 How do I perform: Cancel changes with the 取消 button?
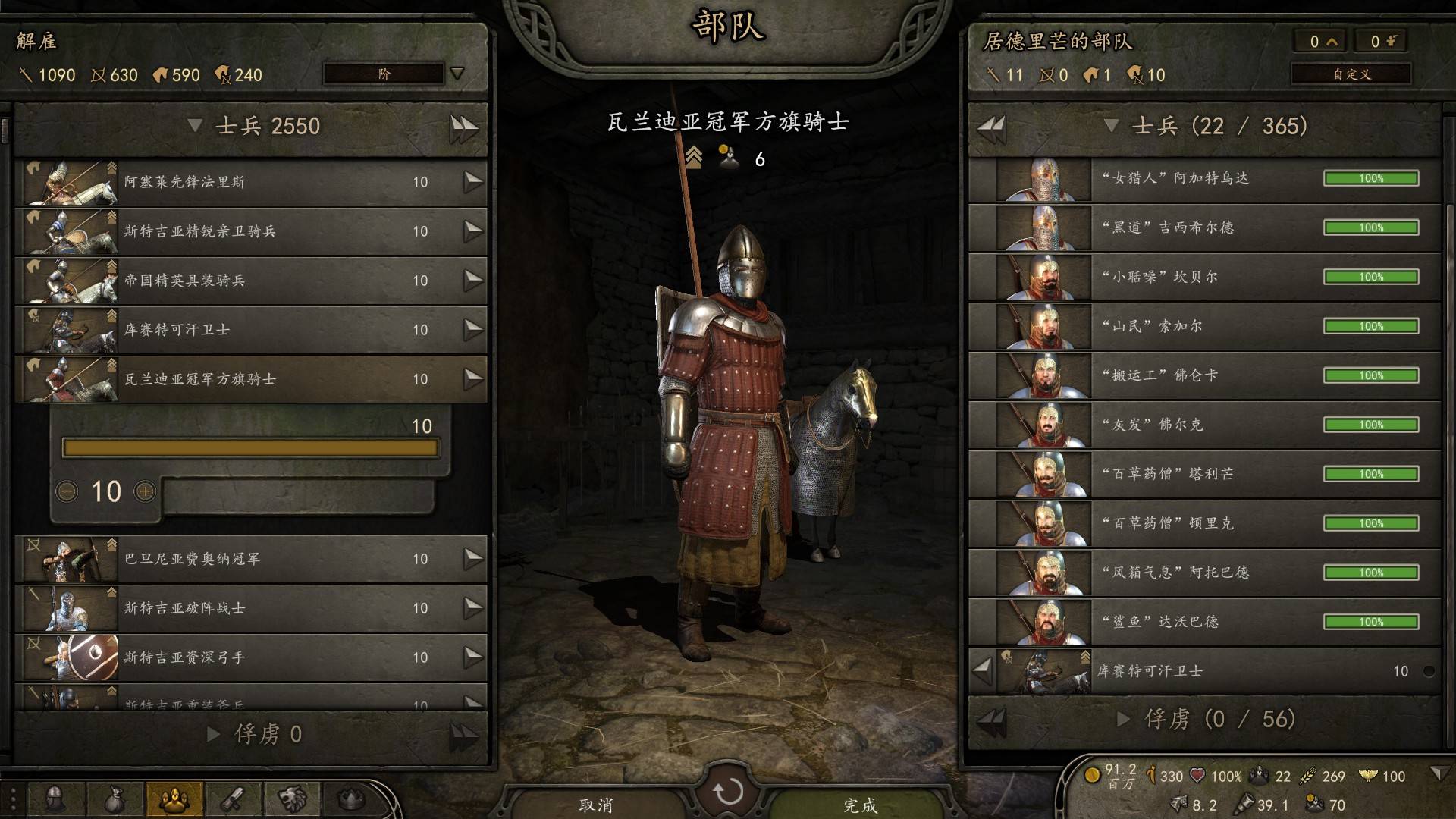pos(596,805)
